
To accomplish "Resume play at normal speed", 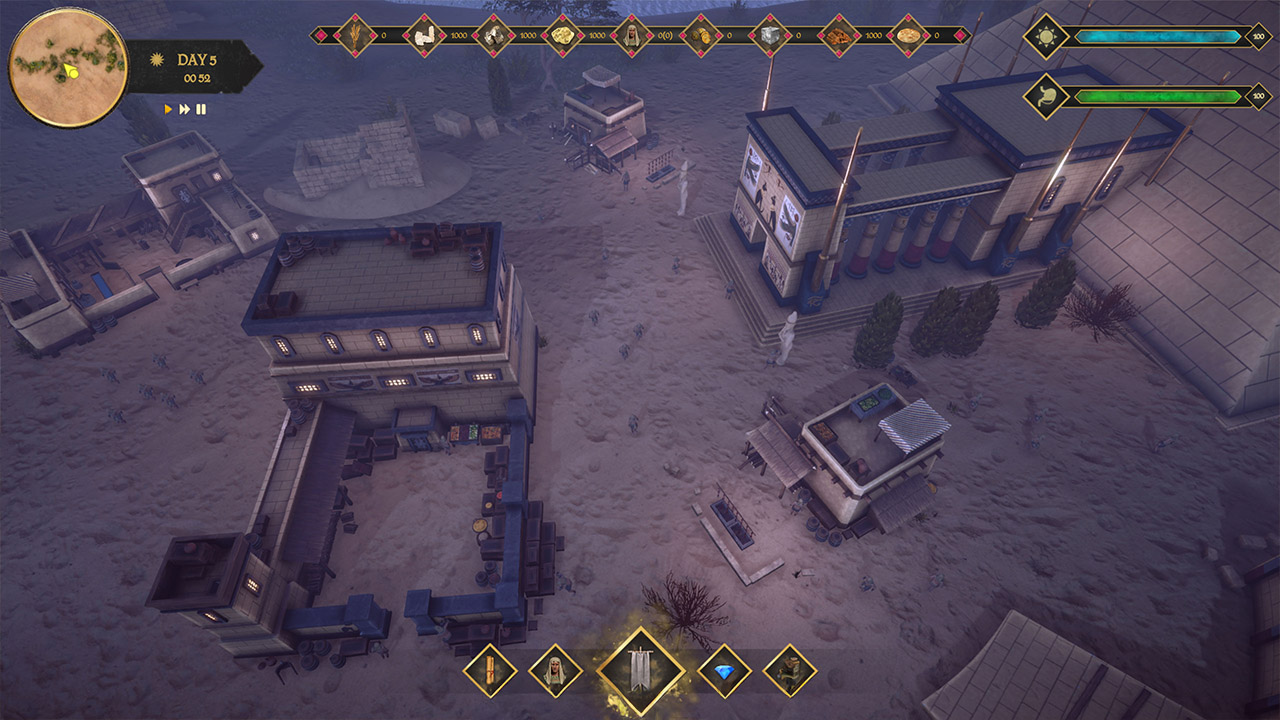I will point(168,110).
